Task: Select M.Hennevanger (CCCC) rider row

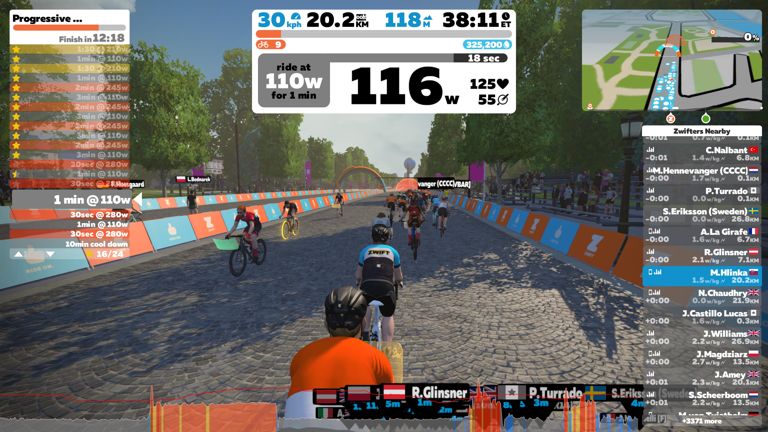Action: point(702,174)
